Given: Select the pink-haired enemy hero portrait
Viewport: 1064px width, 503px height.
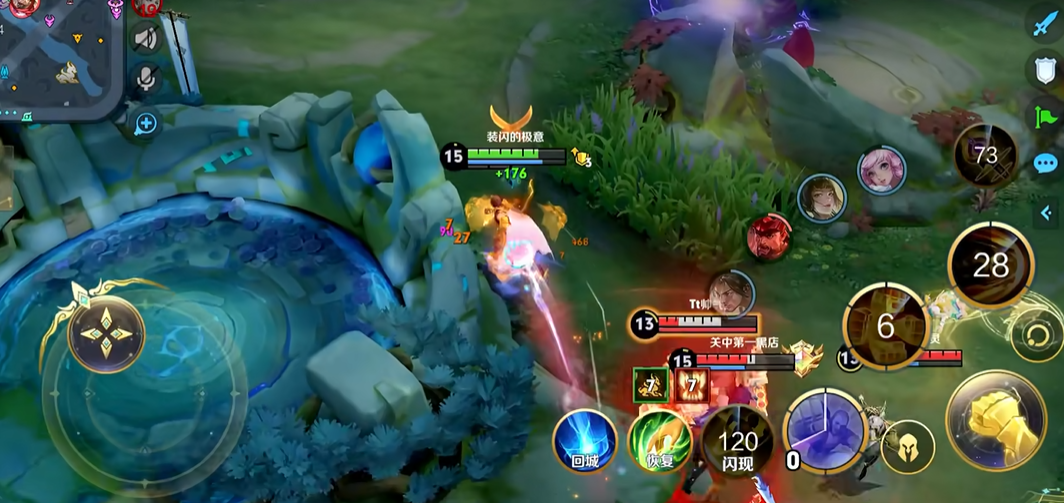Looking at the screenshot, I should [x=881, y=171].
